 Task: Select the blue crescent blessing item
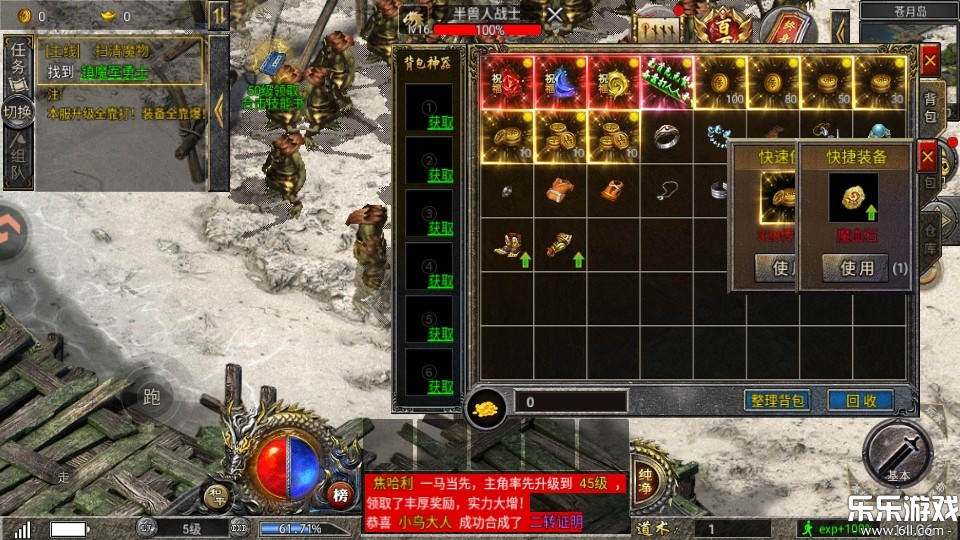560,82
